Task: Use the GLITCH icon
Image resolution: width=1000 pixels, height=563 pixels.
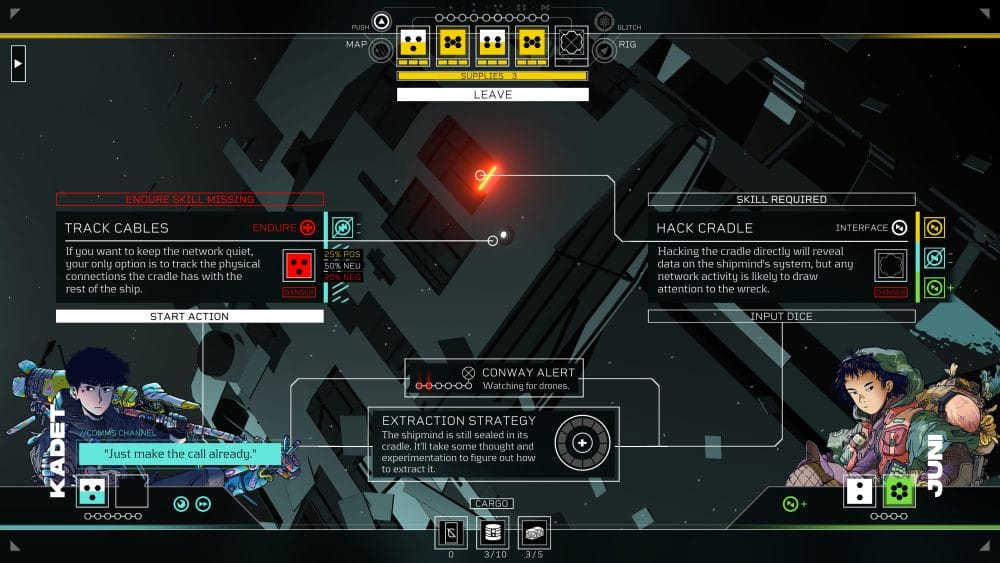Action: (x=603, y=21)
